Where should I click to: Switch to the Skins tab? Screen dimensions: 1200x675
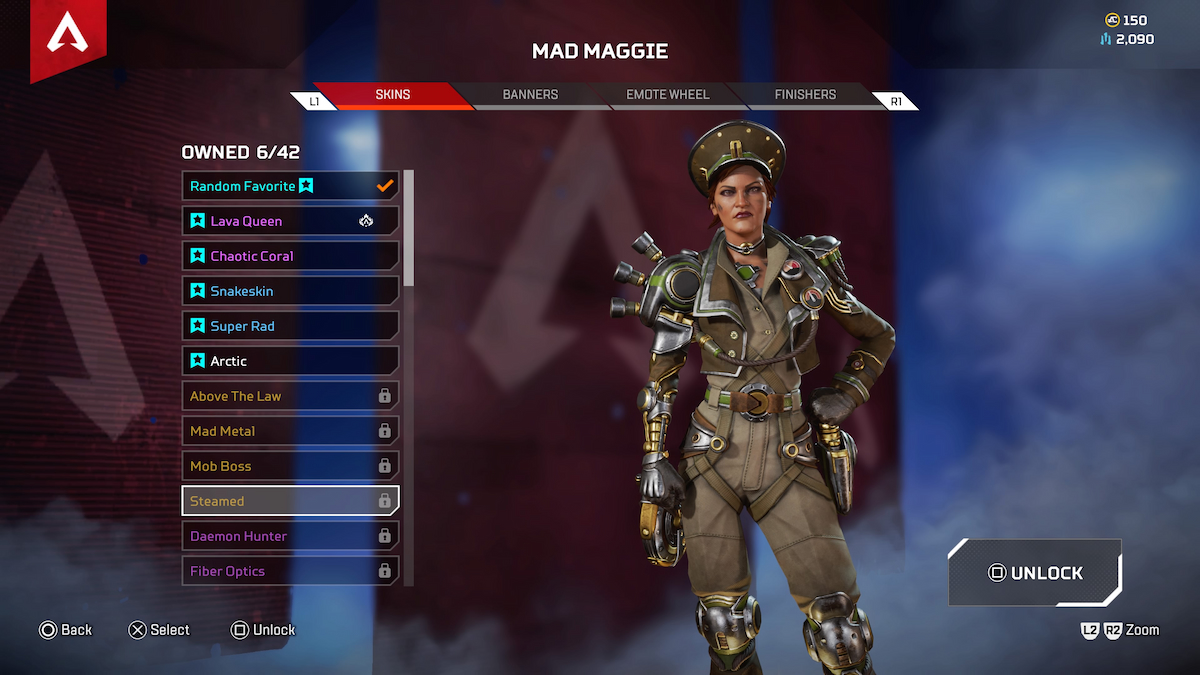(x=393, y=95)
